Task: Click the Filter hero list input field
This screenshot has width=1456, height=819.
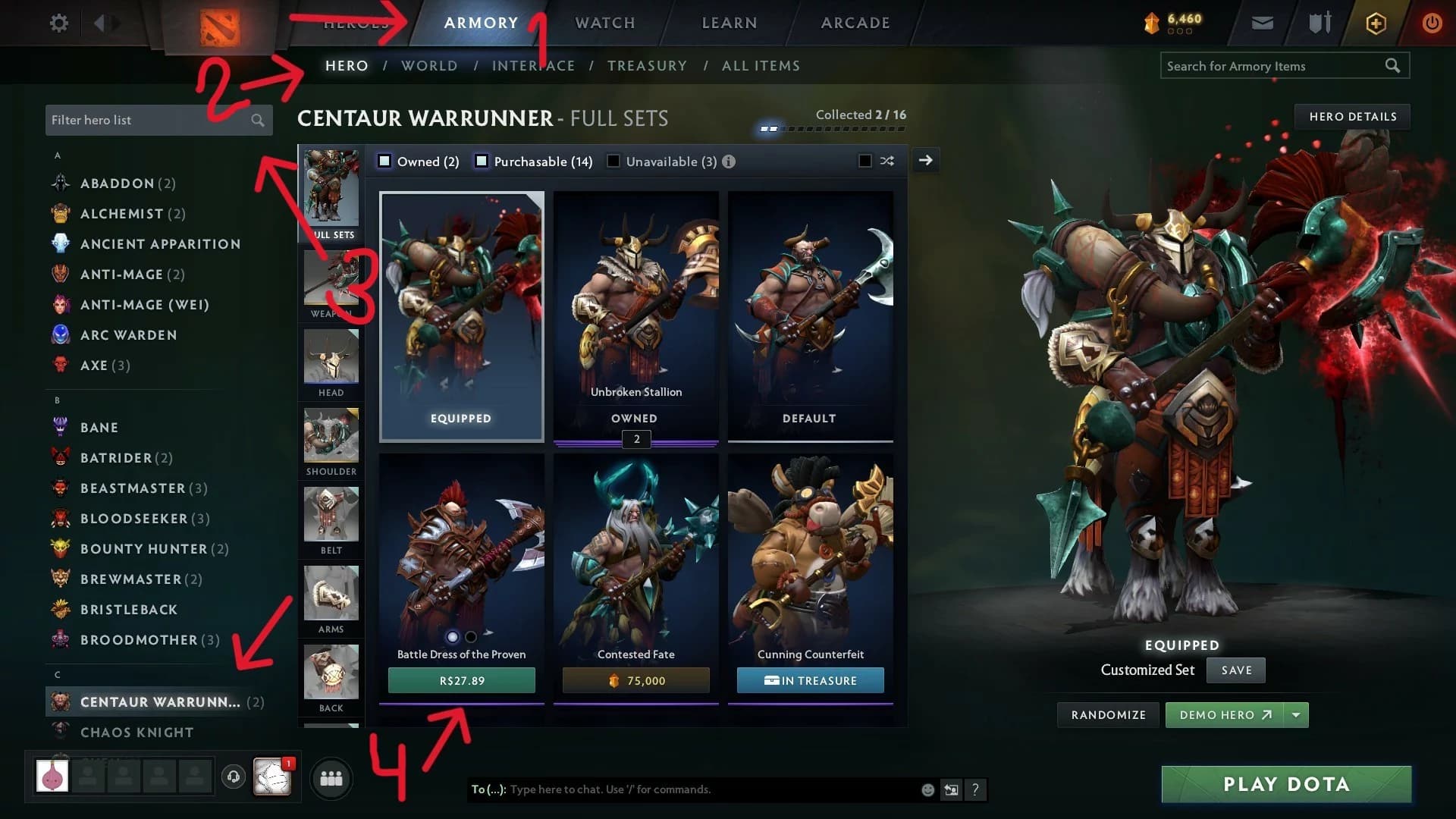Action: click(x=144, y=120)
